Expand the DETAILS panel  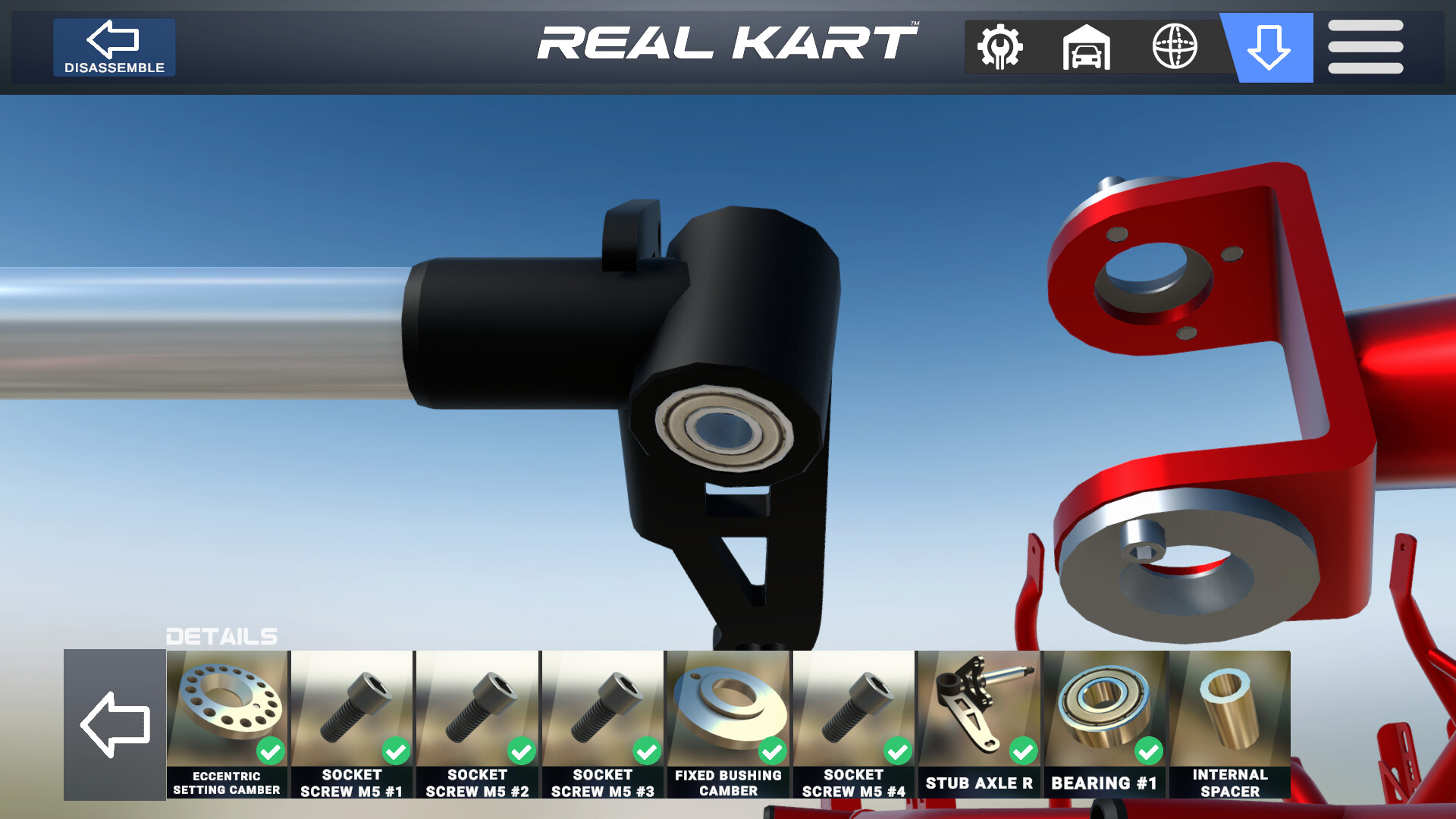221,637
